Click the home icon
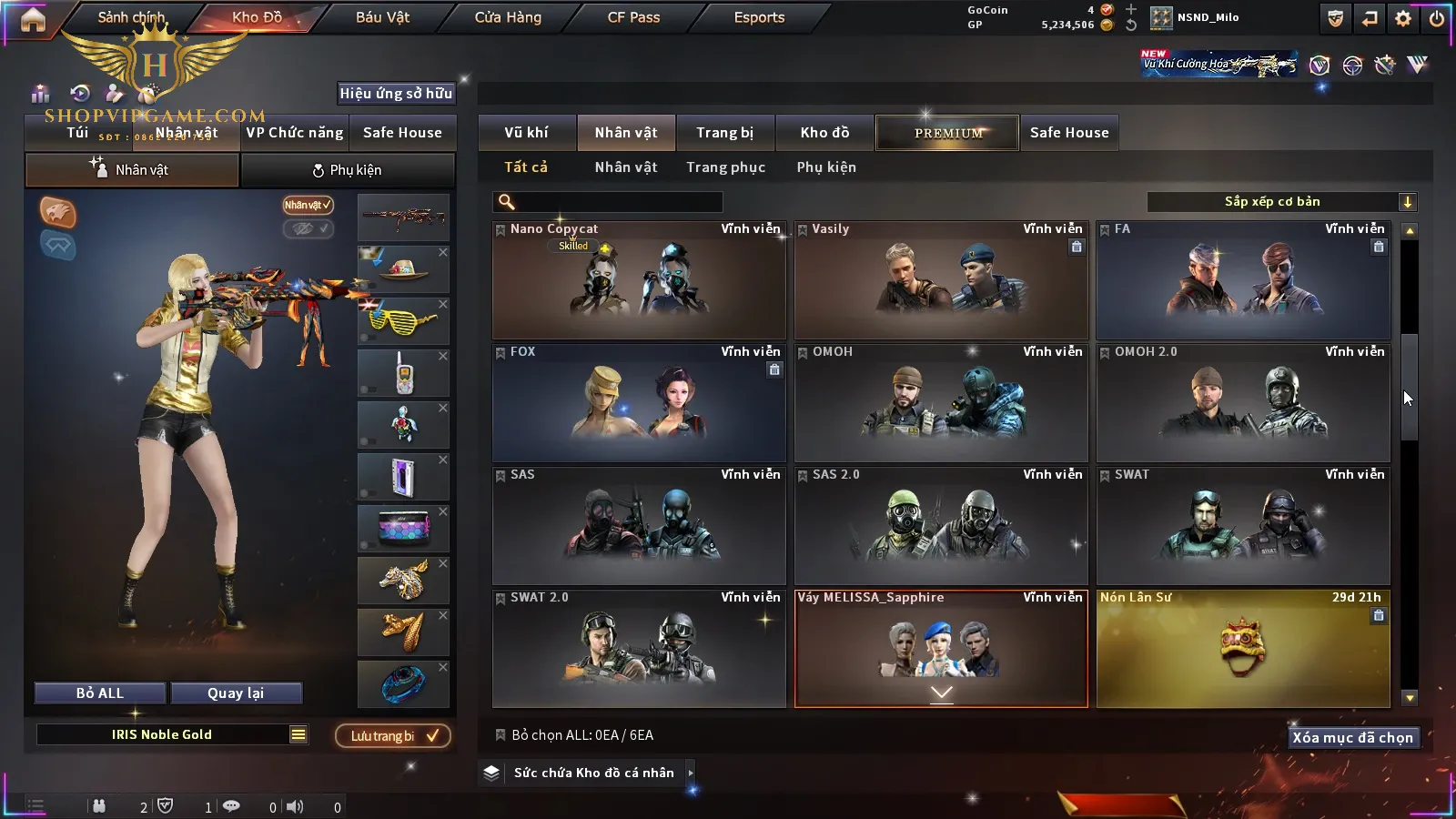Image resolution: width=1456 pixels, height=819 pixels. pyautogui.click(x=33, y=19)
